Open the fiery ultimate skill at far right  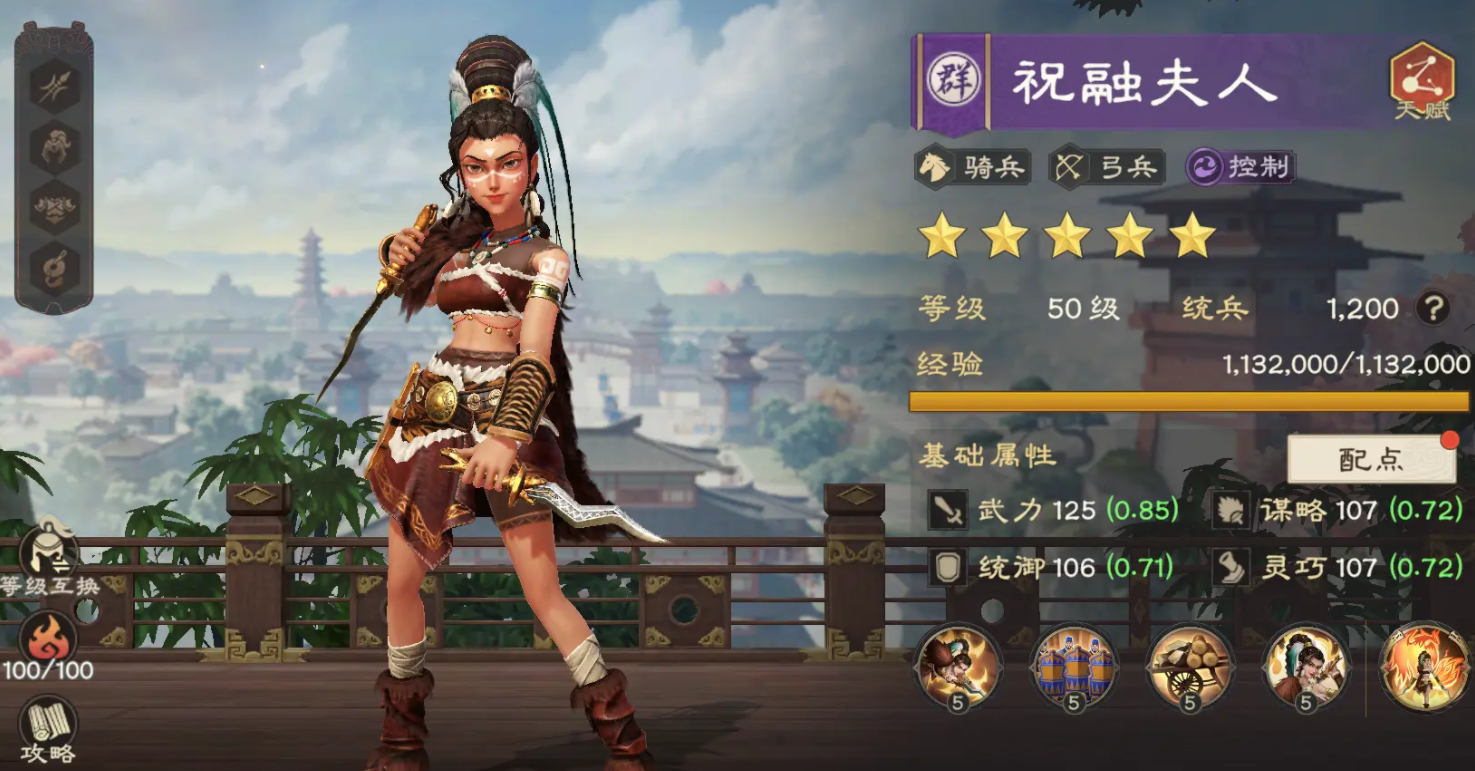click(1424, 668)
